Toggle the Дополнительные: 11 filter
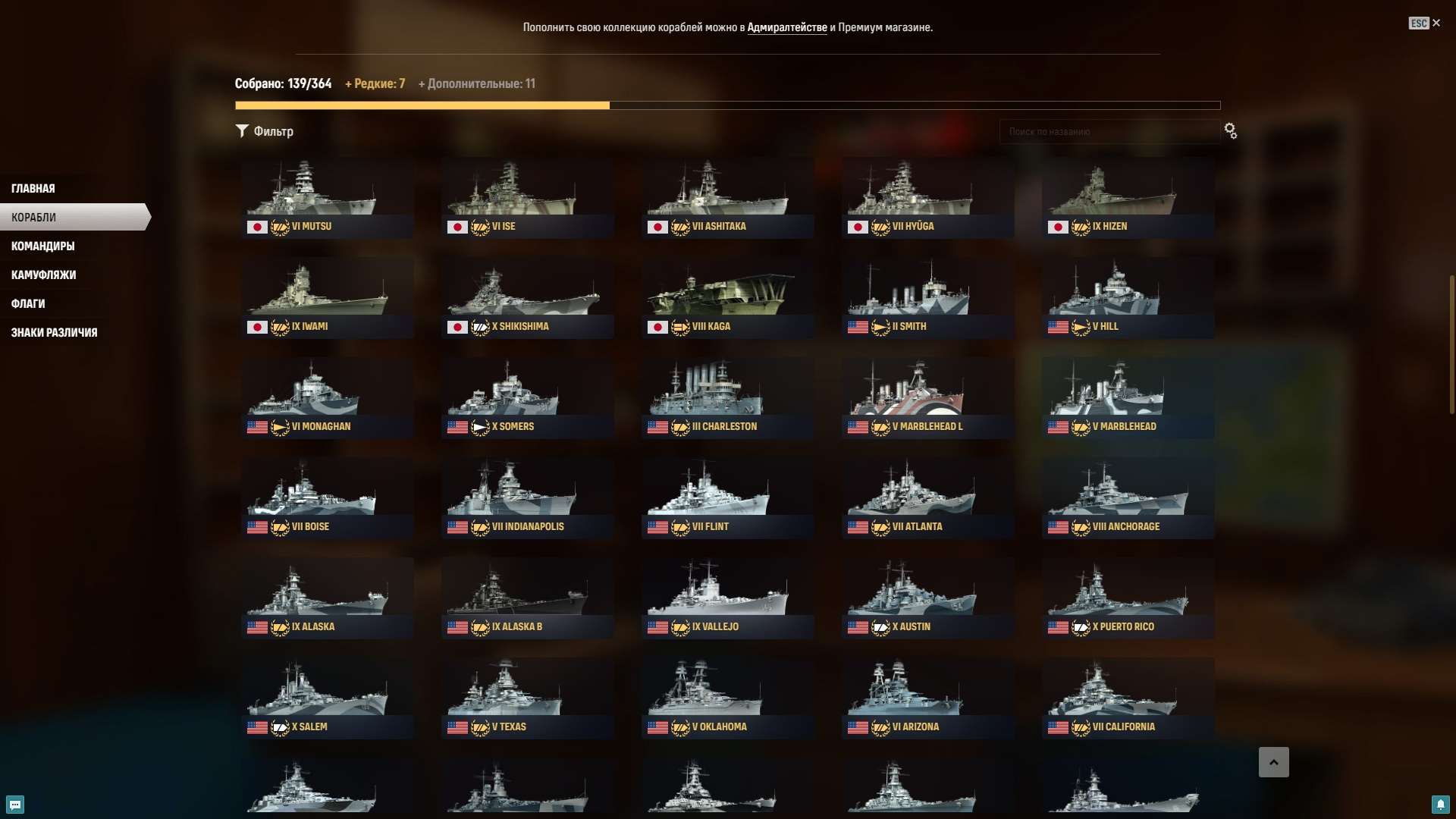Image resolution: width=1456 pixels, height=819 pixels. tap(476, 83)
